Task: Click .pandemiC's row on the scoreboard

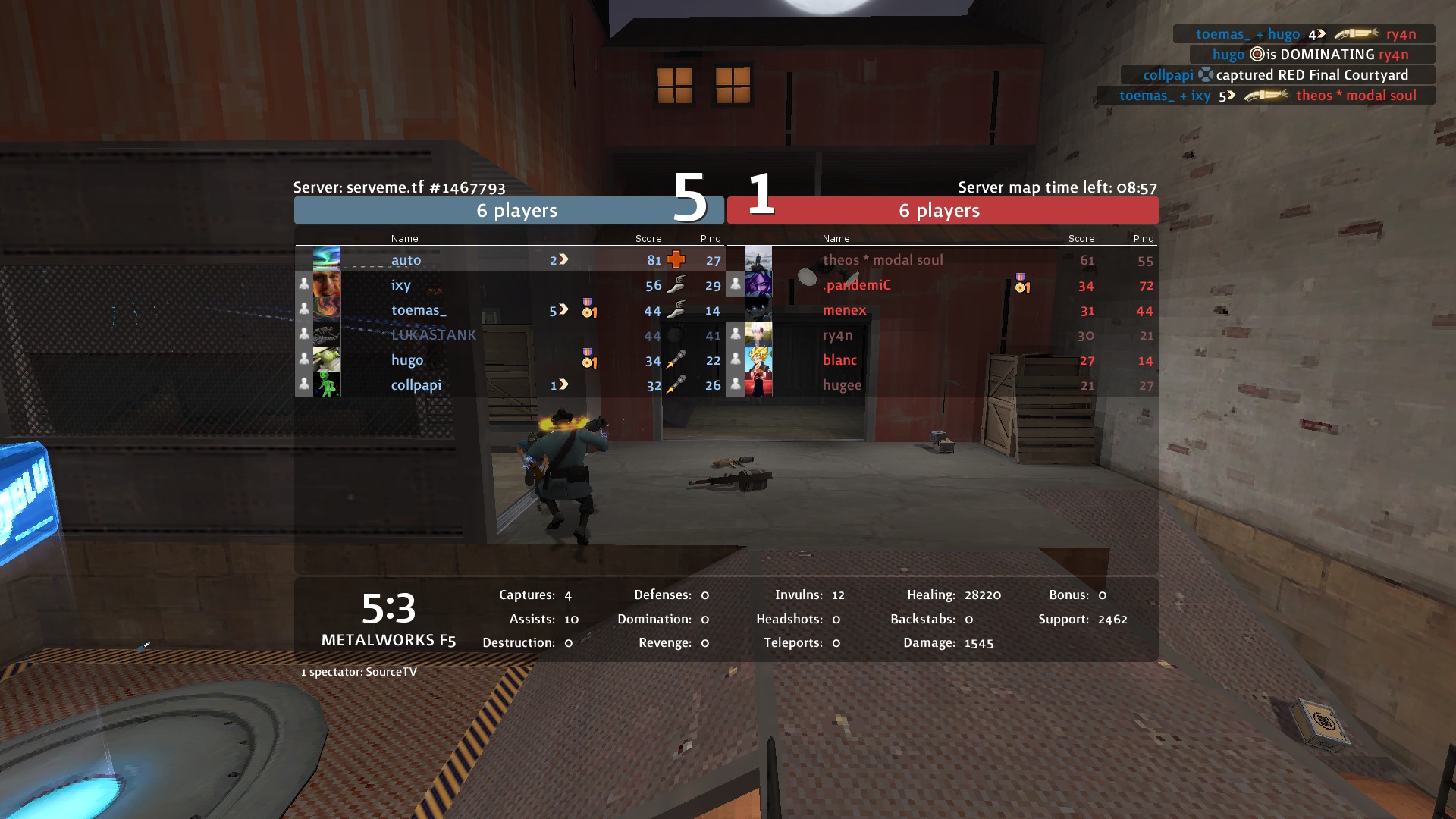Action: 857,285
